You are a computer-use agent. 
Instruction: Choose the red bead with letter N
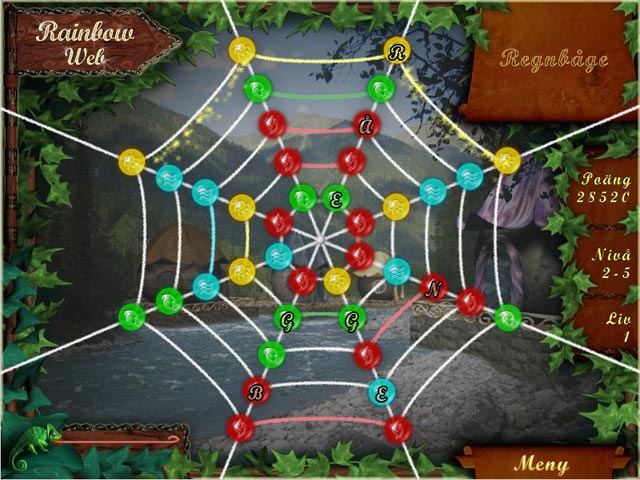coord(434,289)
